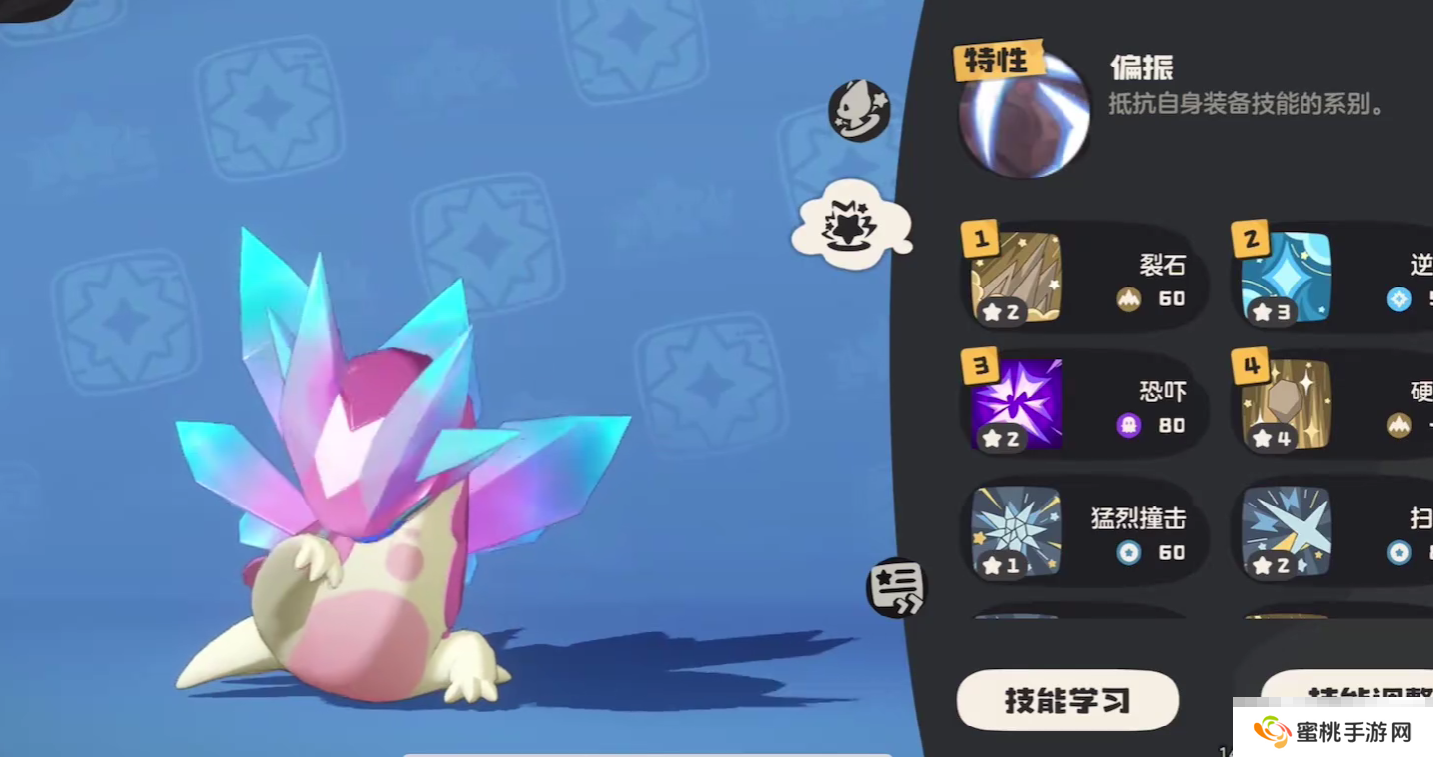Select the slashing move icon beside 猛烈撞击

(x=1286, y=533)
